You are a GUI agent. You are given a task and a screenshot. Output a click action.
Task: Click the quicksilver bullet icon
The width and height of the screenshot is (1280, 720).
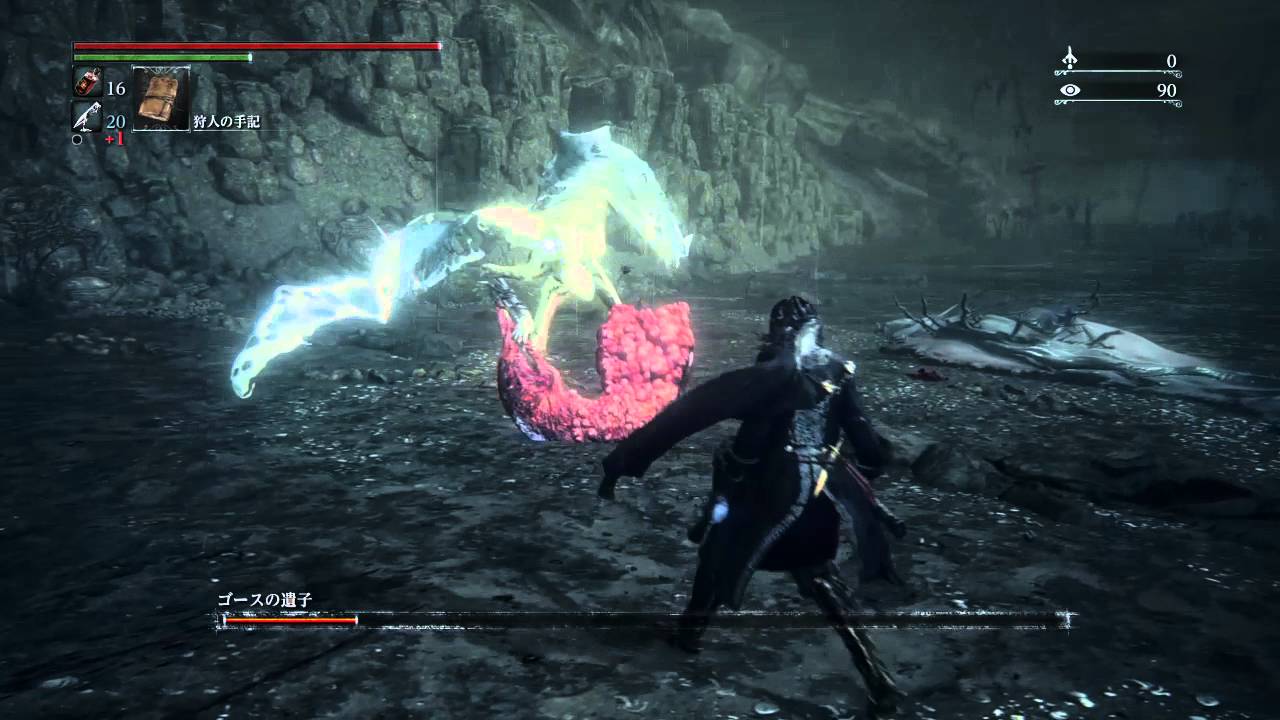pos(86,118)
